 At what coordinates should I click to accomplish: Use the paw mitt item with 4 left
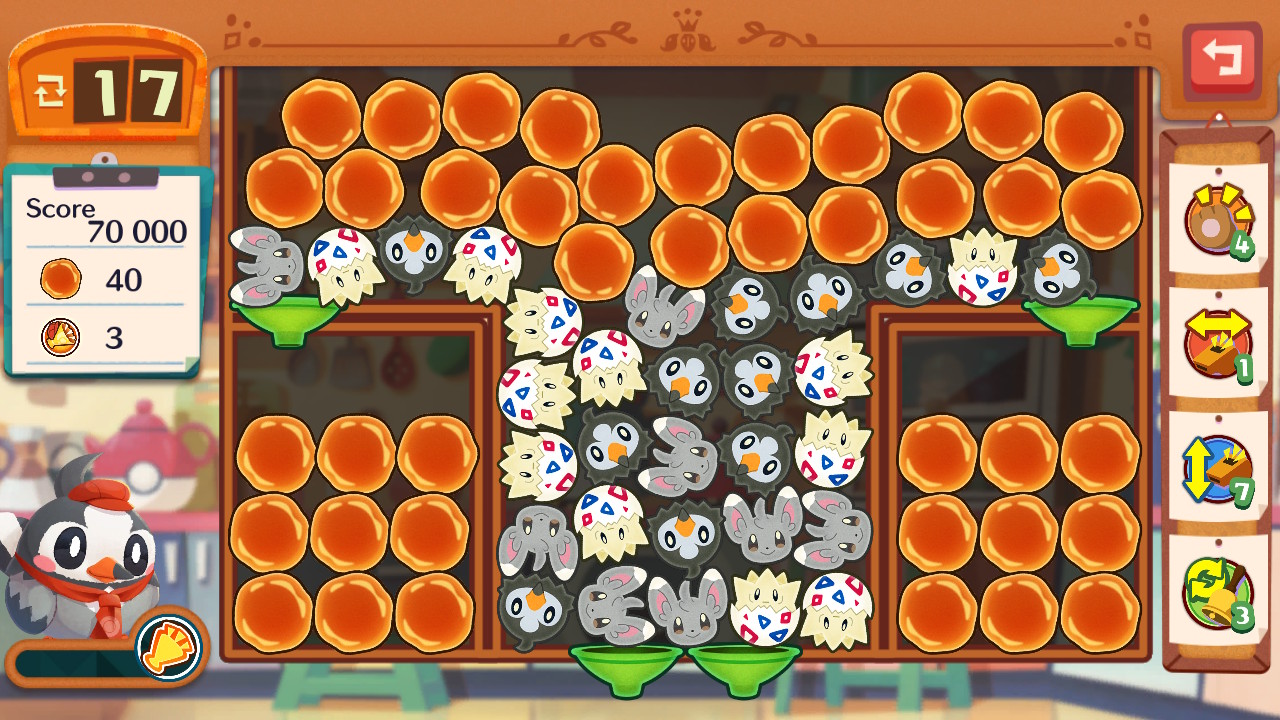click(1217, 218)
